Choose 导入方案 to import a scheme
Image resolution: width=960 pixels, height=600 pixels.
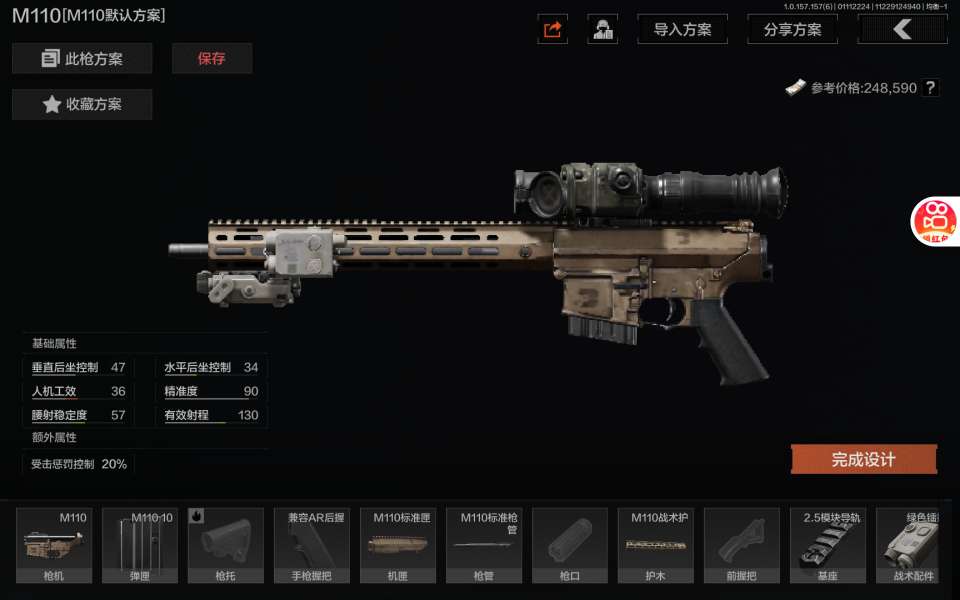pyautogui.click(x=682, y=30)
